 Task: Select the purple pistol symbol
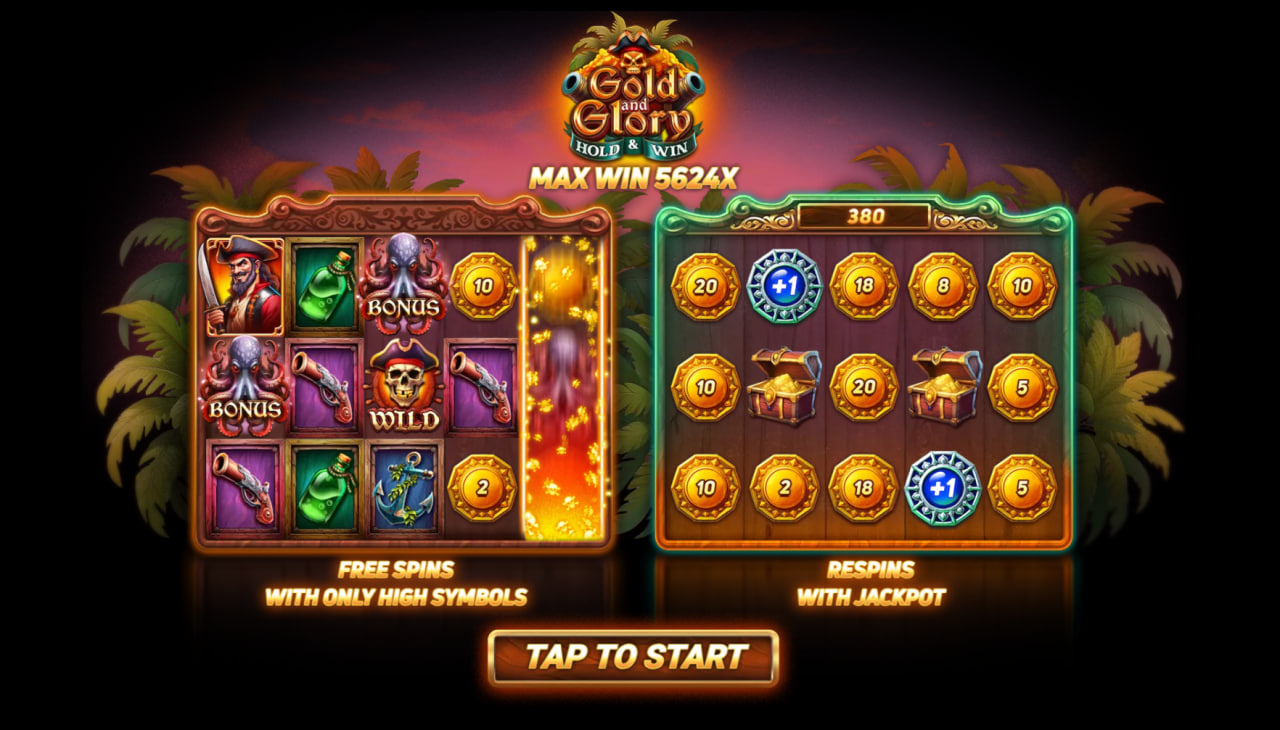(x=245, y=490)
